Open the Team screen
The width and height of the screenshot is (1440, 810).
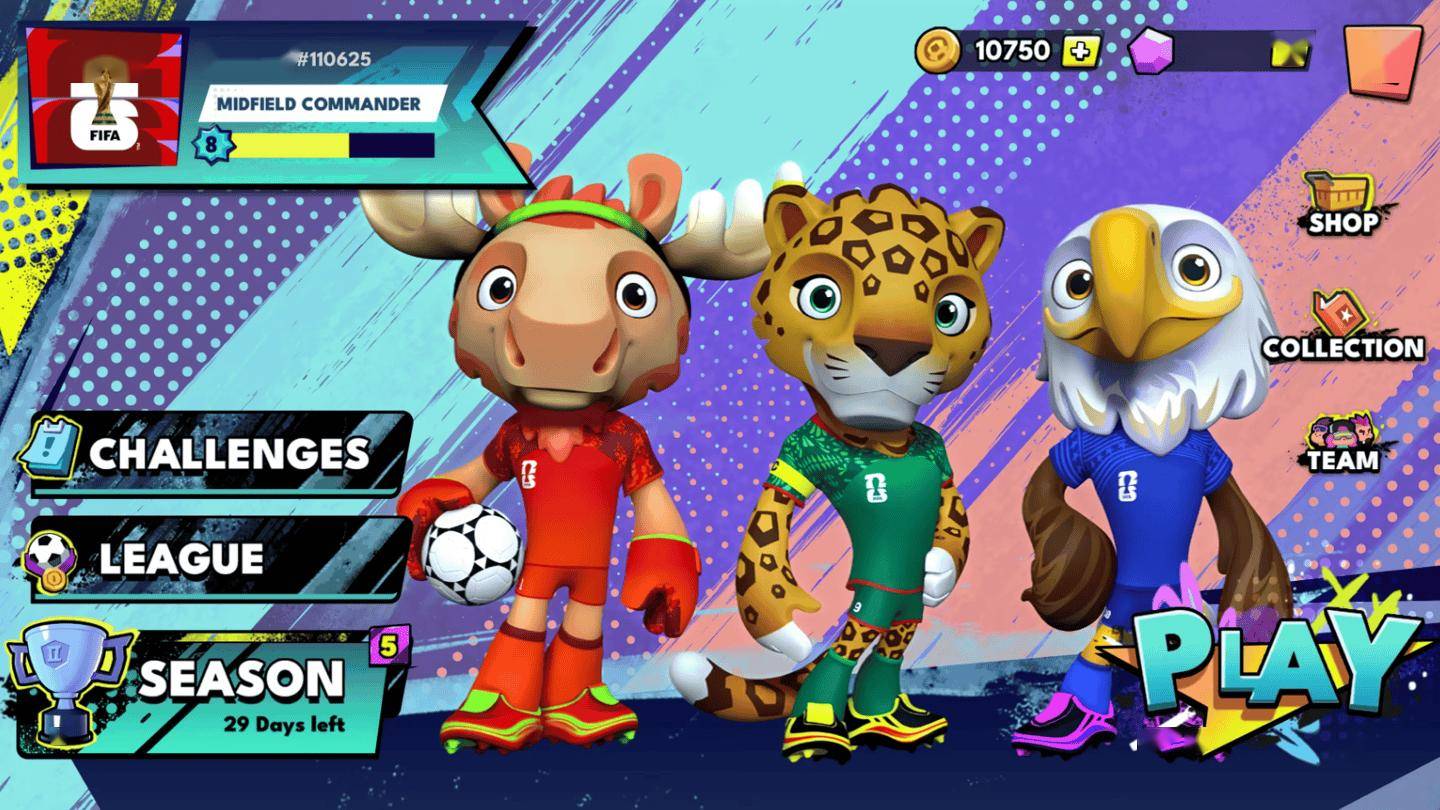click(x=1342, y=443)
